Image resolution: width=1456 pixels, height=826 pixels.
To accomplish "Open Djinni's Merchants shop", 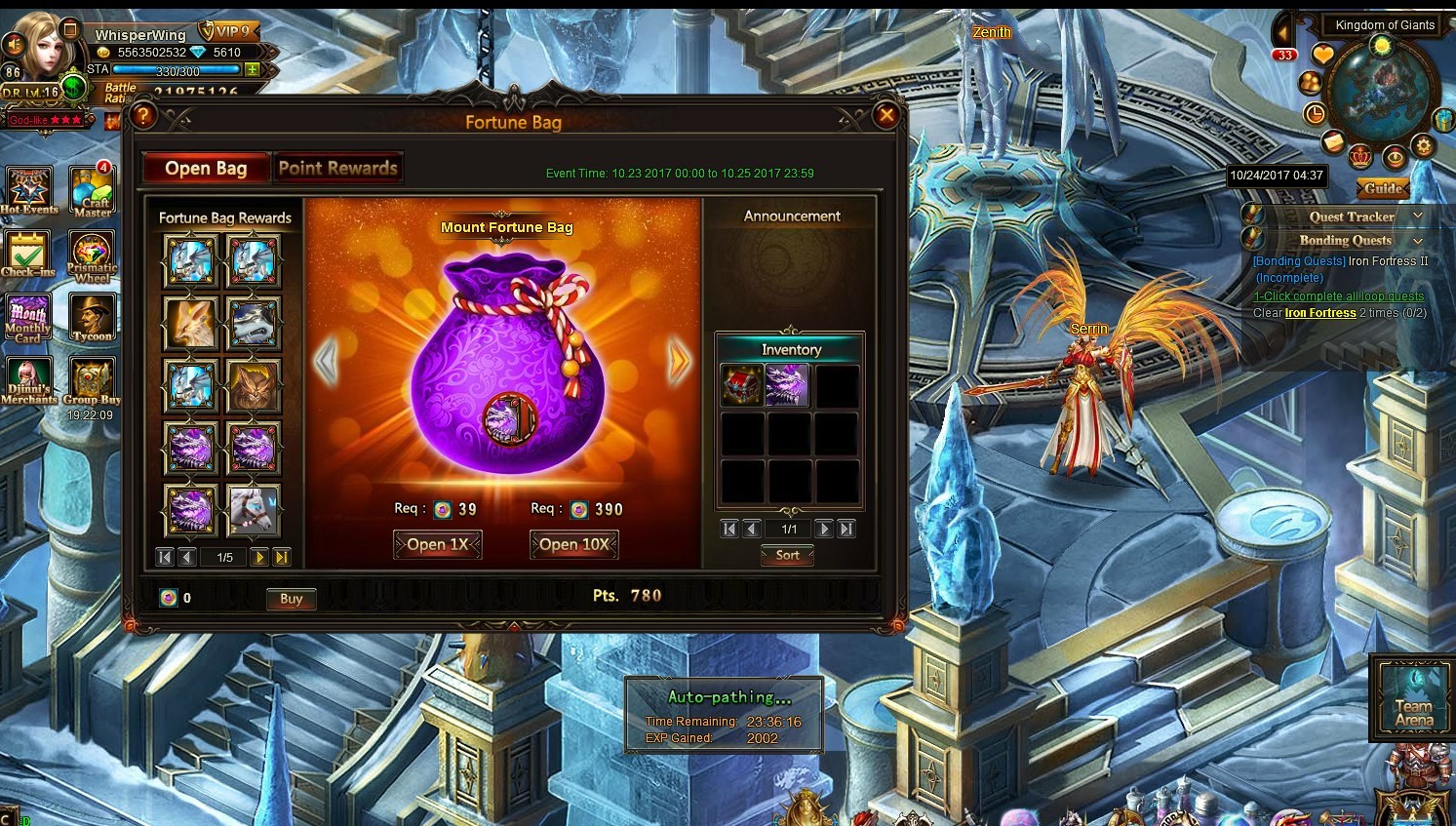I will (x=28, y=380).
